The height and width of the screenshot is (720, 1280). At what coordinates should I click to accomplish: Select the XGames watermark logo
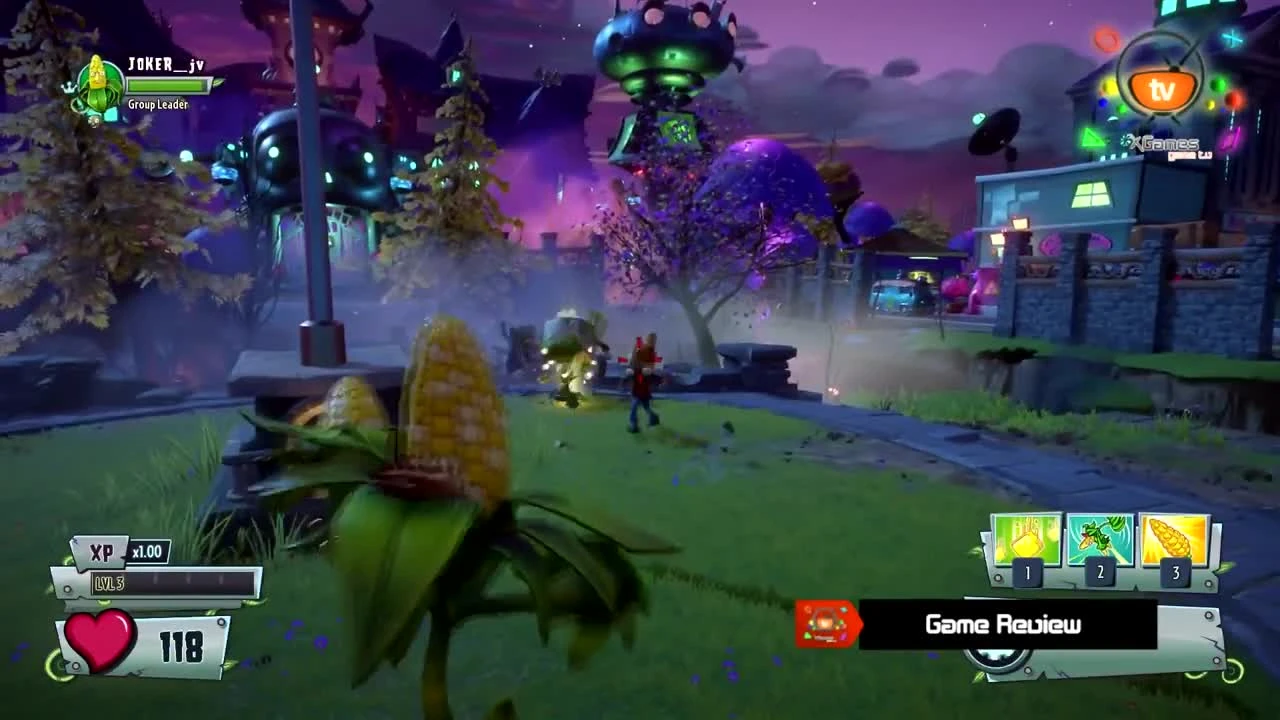coord(1164,144)
